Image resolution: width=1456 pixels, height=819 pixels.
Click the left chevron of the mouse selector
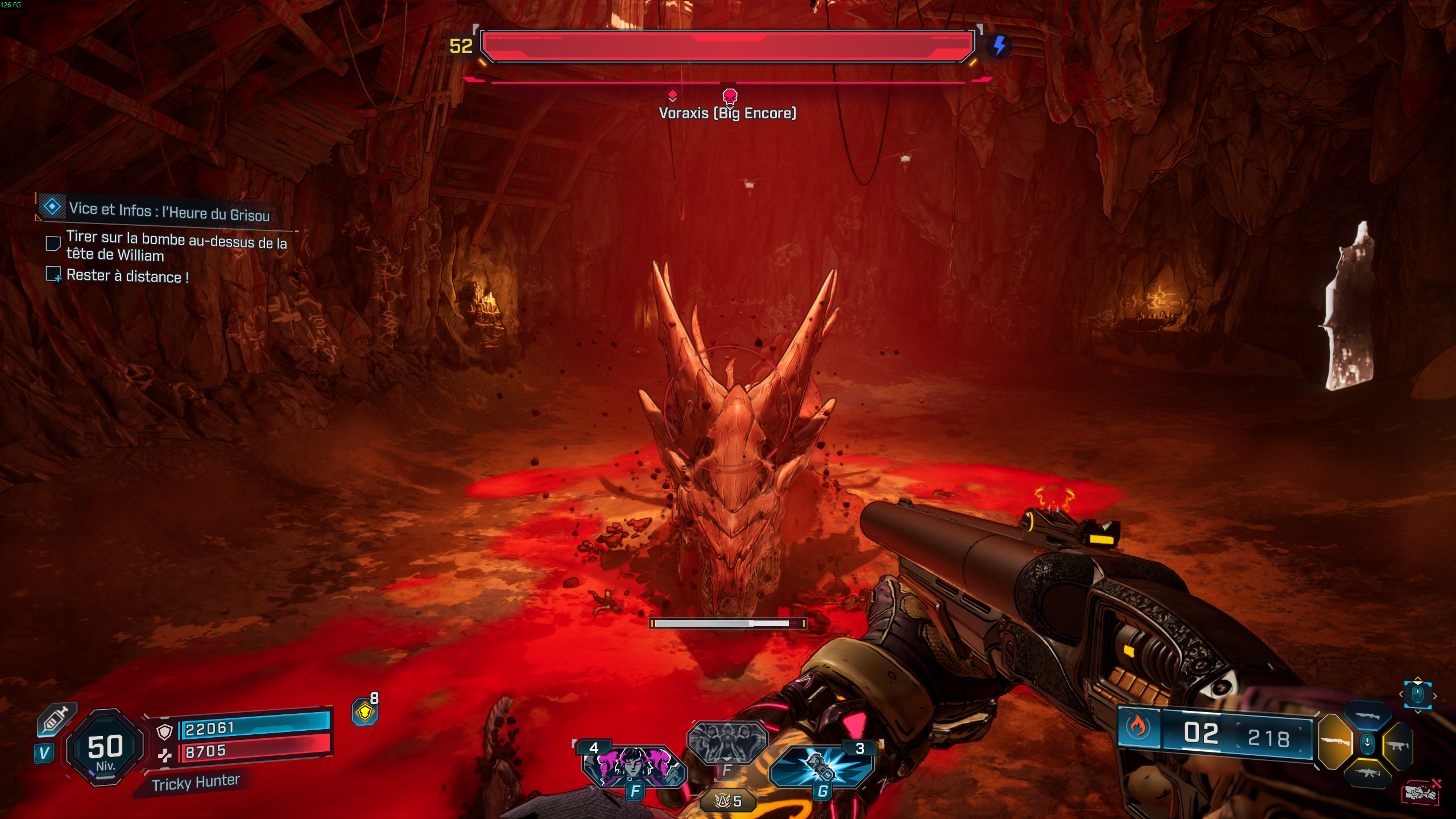coord(1401,694)
